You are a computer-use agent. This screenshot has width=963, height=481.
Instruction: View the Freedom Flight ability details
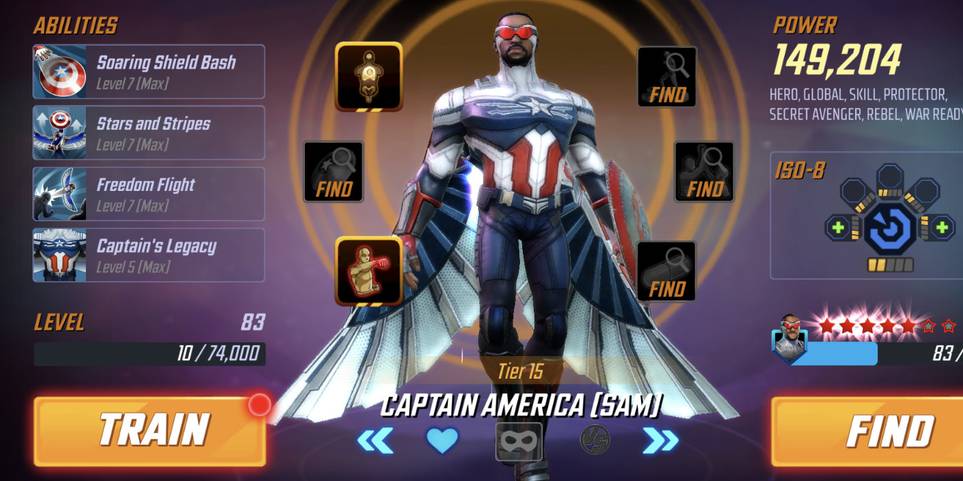[149, 194]
